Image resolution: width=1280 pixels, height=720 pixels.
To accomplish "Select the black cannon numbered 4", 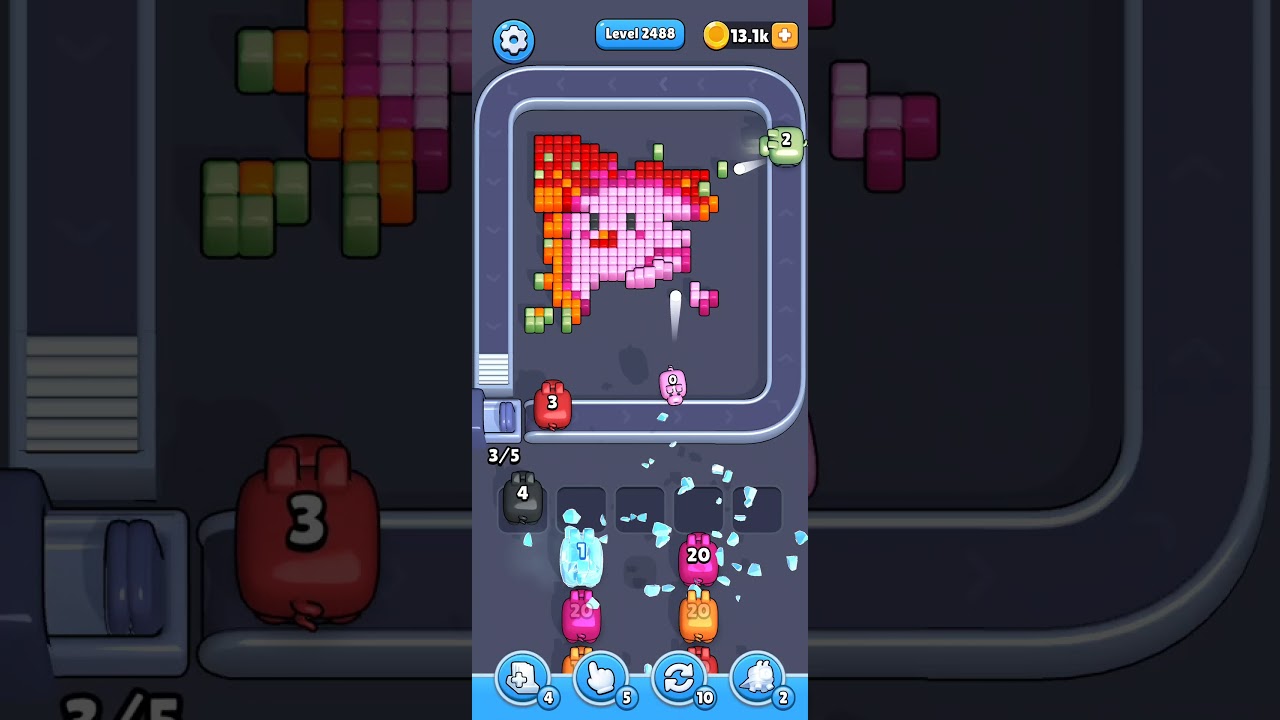I will pyautogui.click(x=521, y=497).
